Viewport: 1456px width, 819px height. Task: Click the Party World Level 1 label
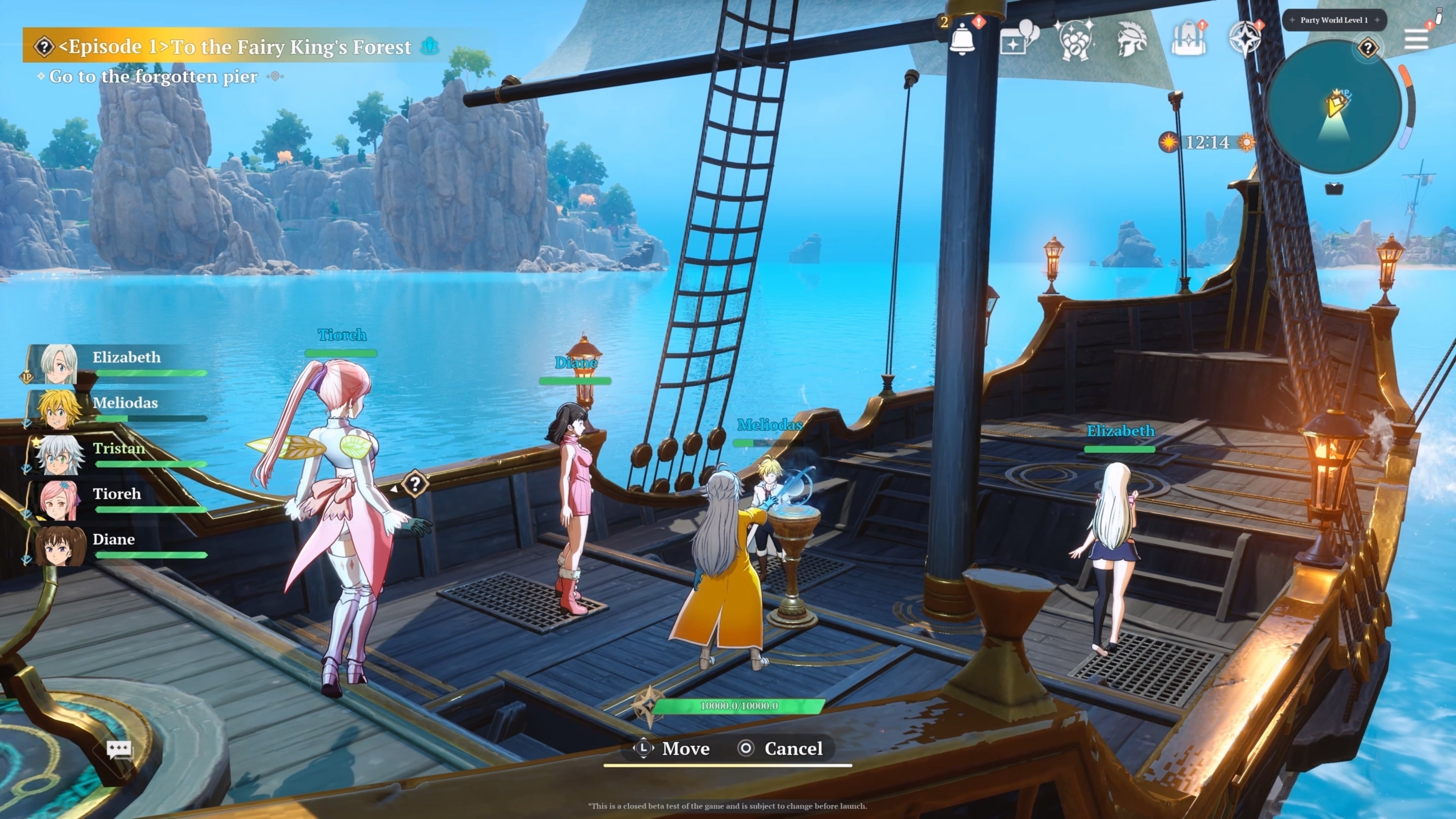coord(1334,20)
